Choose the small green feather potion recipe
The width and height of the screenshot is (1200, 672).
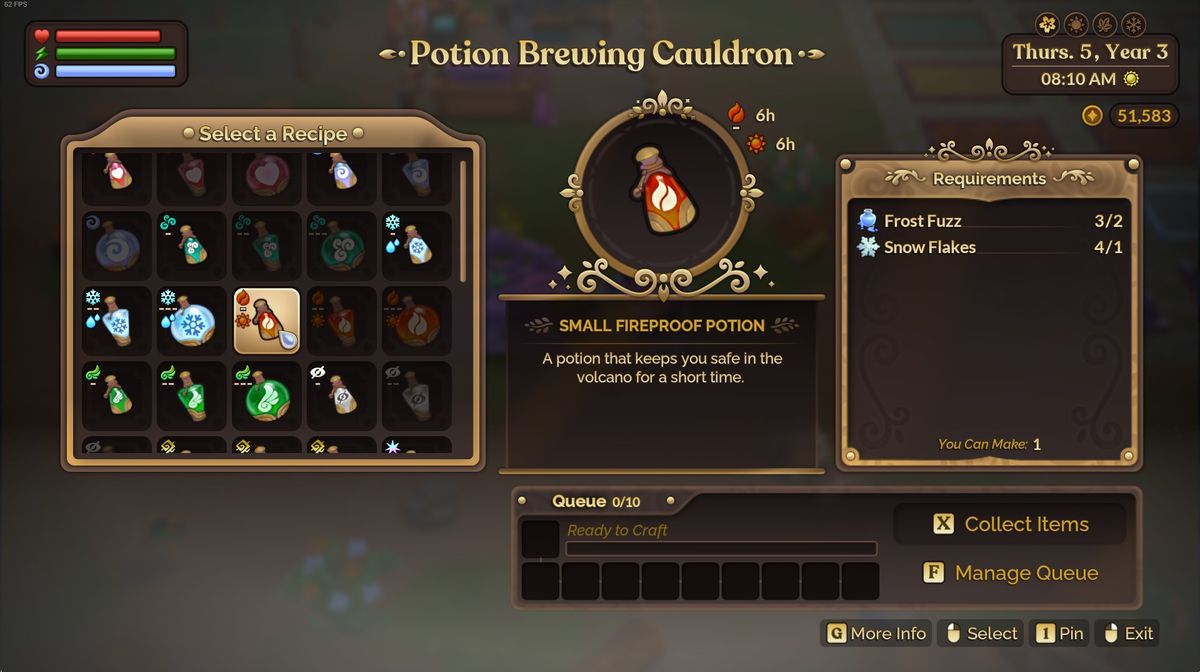coord(116,396)
